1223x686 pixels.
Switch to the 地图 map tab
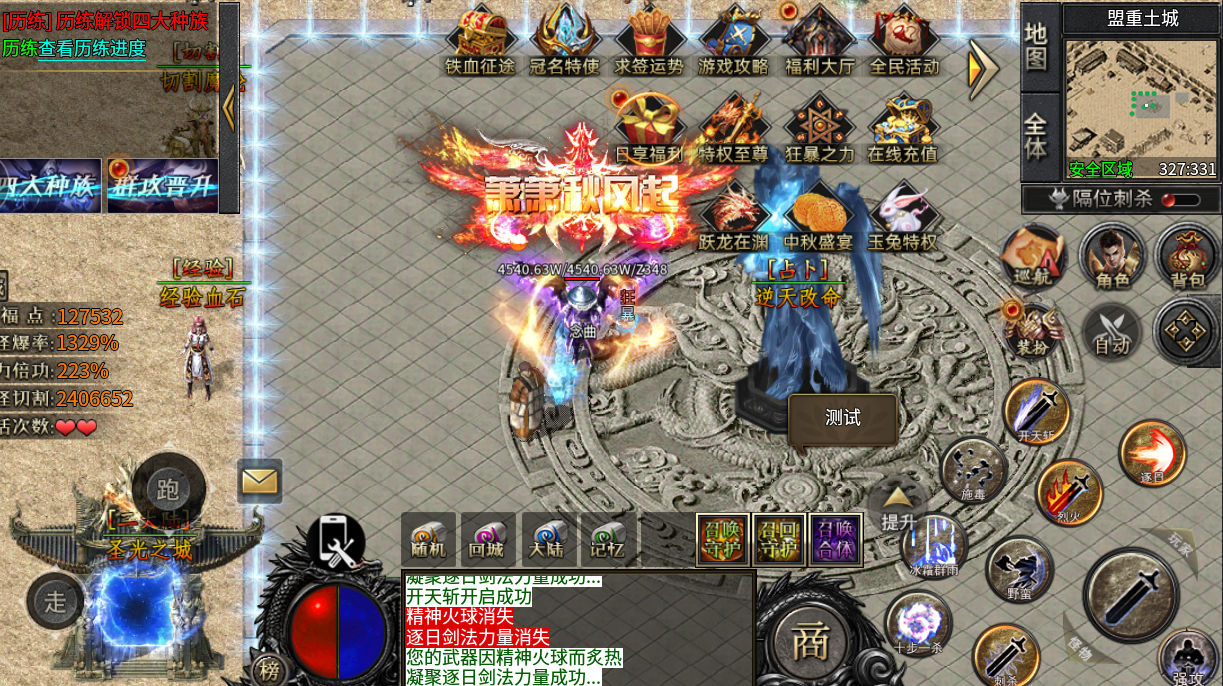(1037, 47)
